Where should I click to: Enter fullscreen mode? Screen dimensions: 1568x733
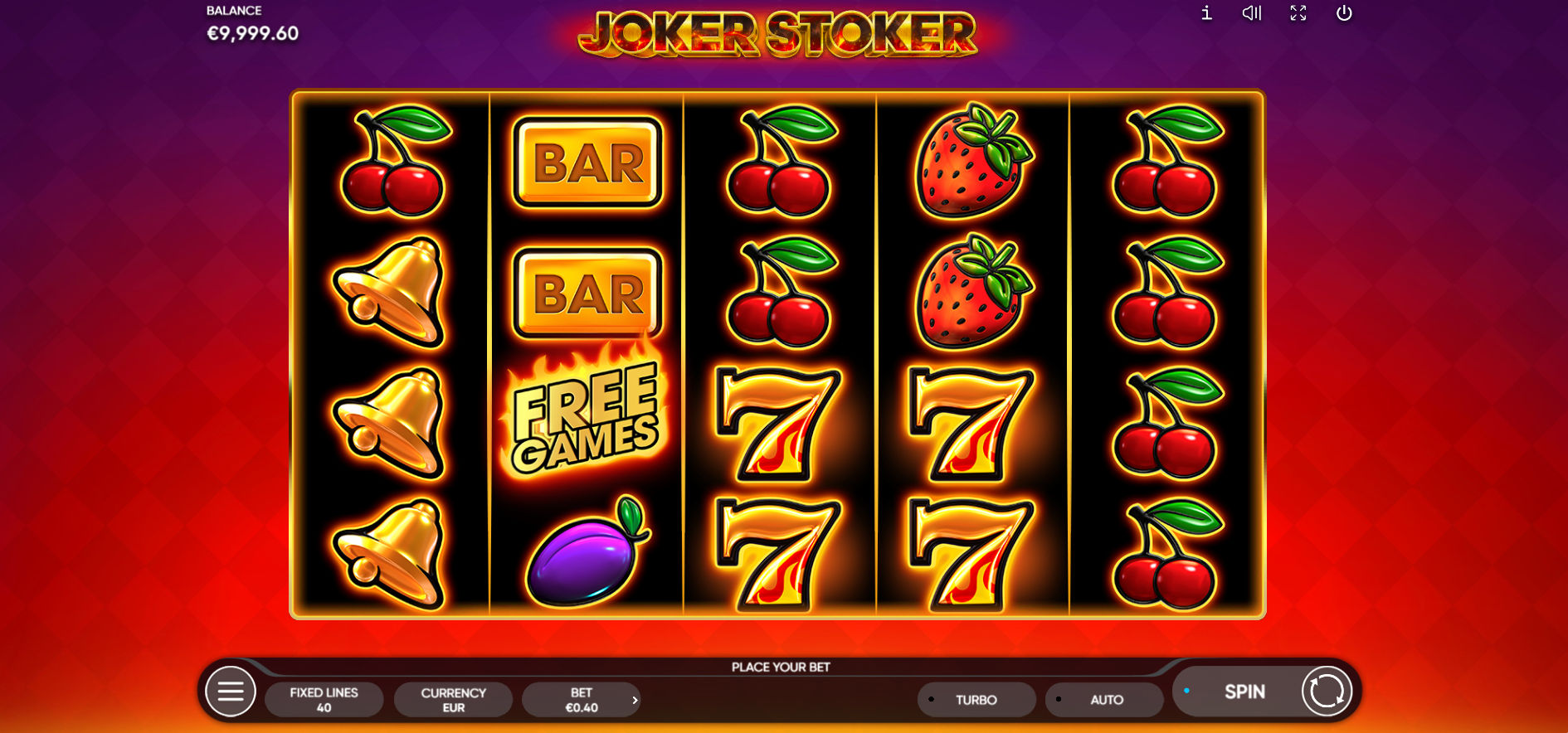click(1298, 13)
